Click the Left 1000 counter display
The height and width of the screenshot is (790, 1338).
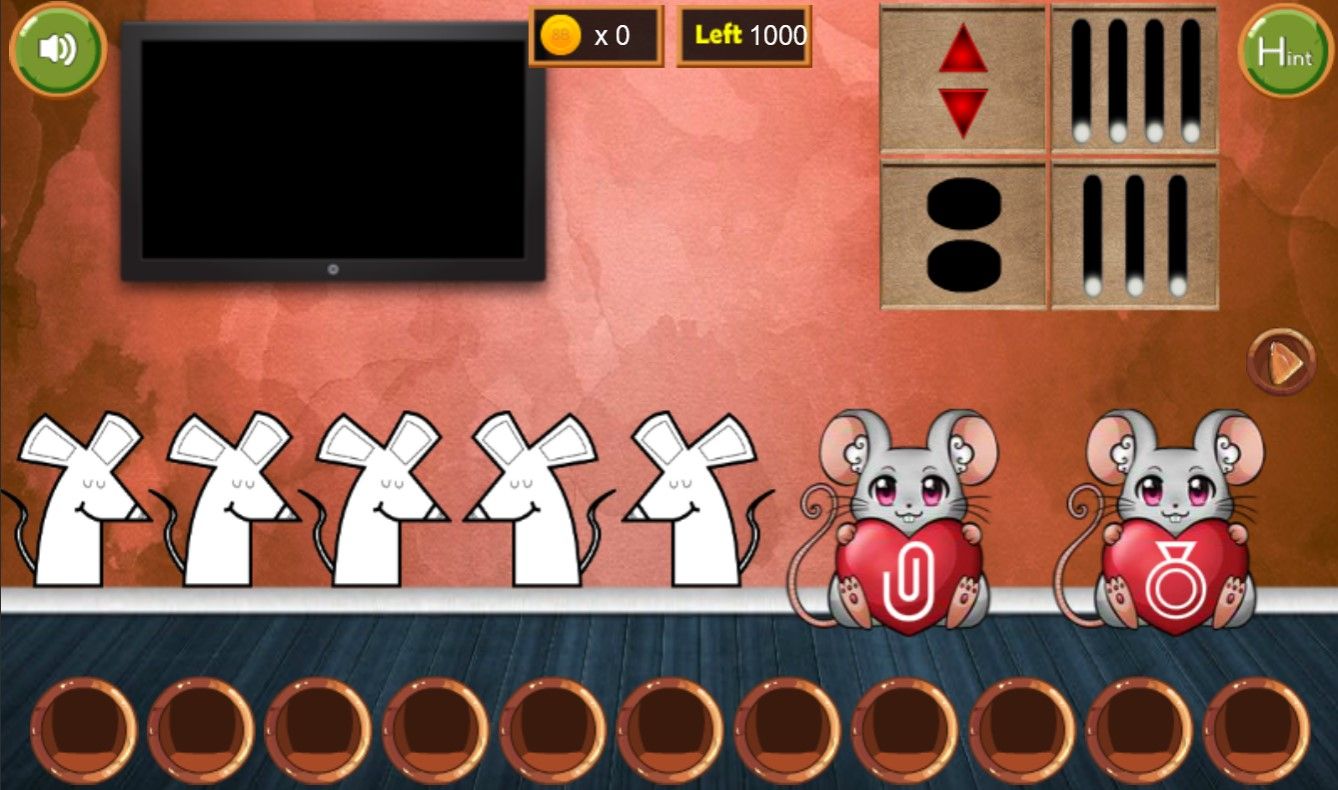745,35
